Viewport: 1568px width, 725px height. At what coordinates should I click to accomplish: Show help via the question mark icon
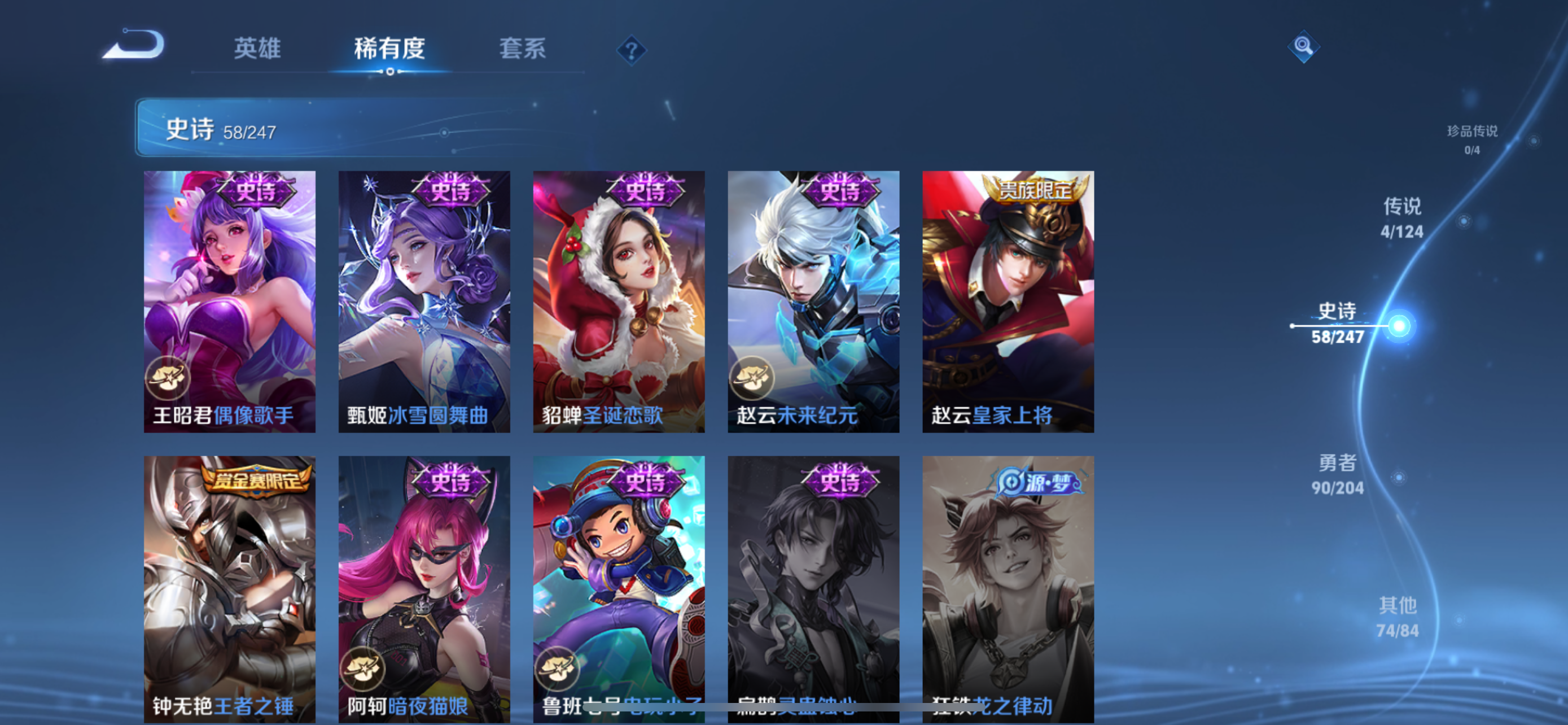point(631,50)
